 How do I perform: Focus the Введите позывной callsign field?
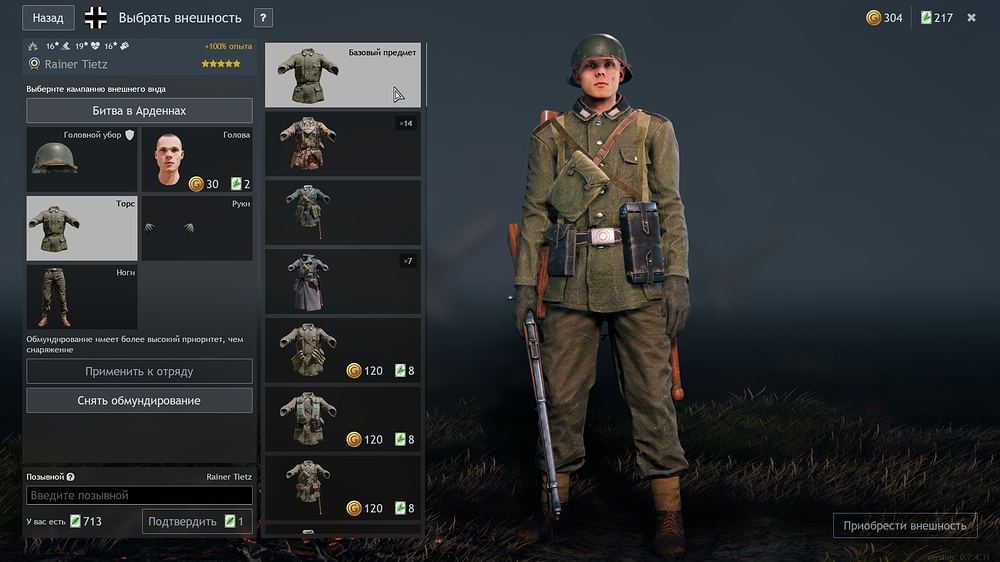pyautogui.click(x=139, y=495)
